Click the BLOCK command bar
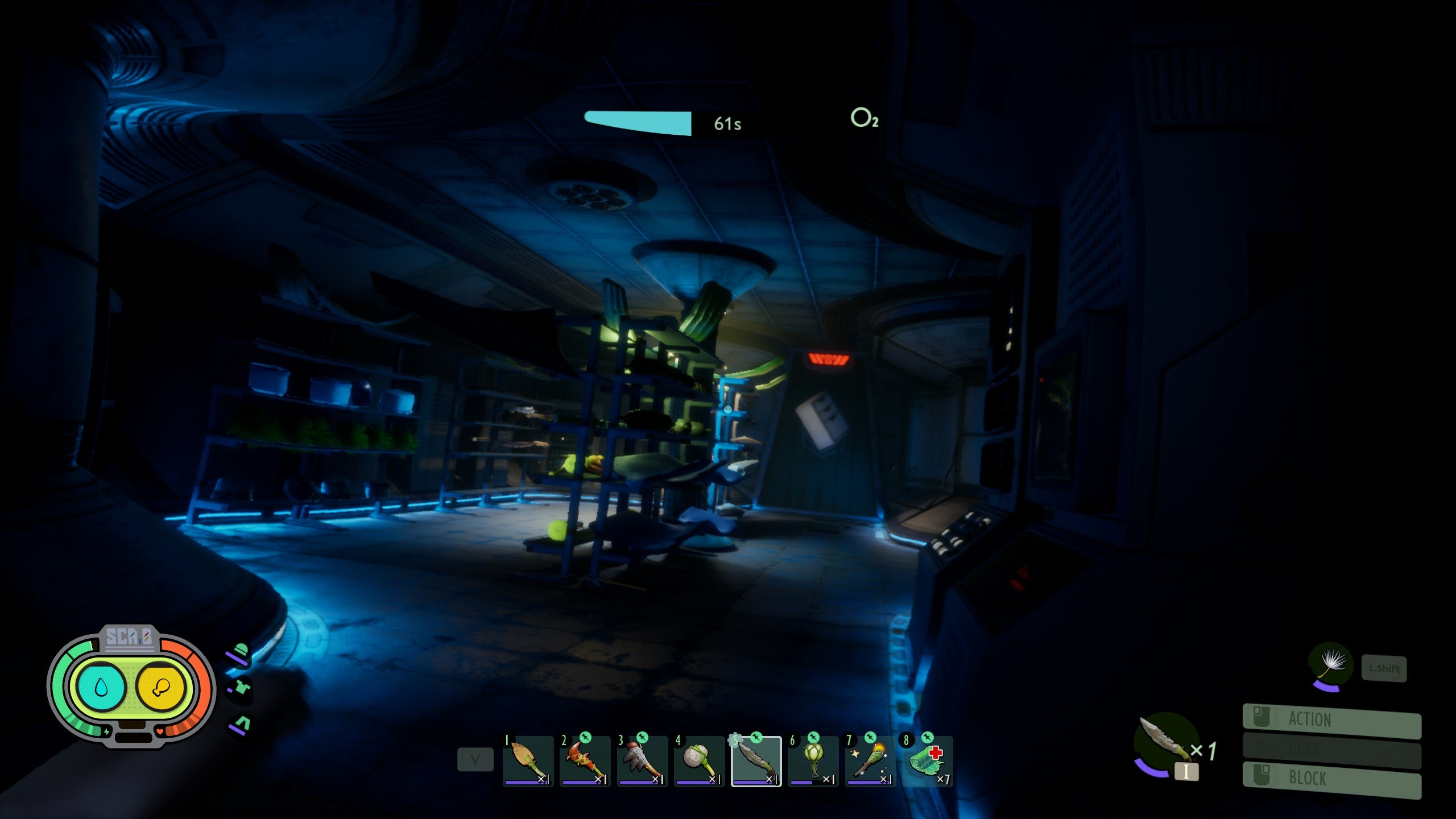 1331,778
